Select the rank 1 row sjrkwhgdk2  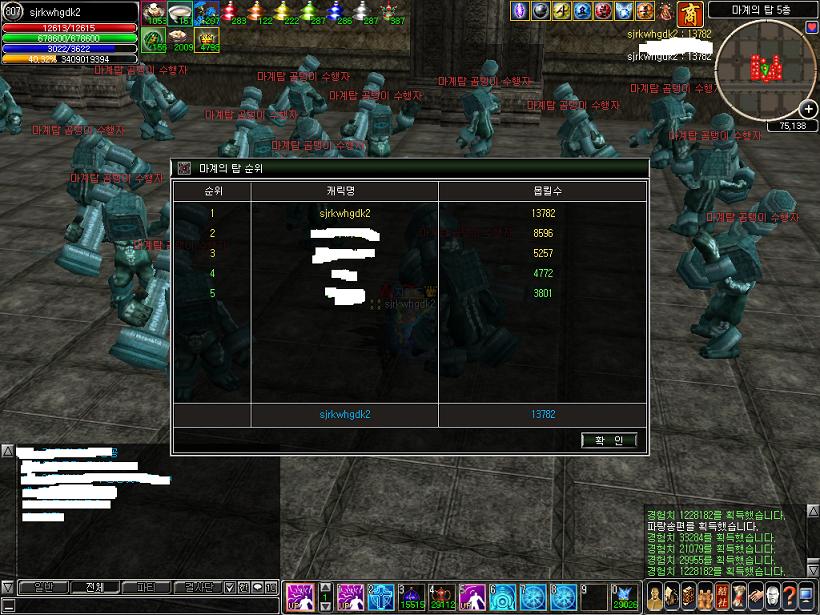[x=345, y=213]
